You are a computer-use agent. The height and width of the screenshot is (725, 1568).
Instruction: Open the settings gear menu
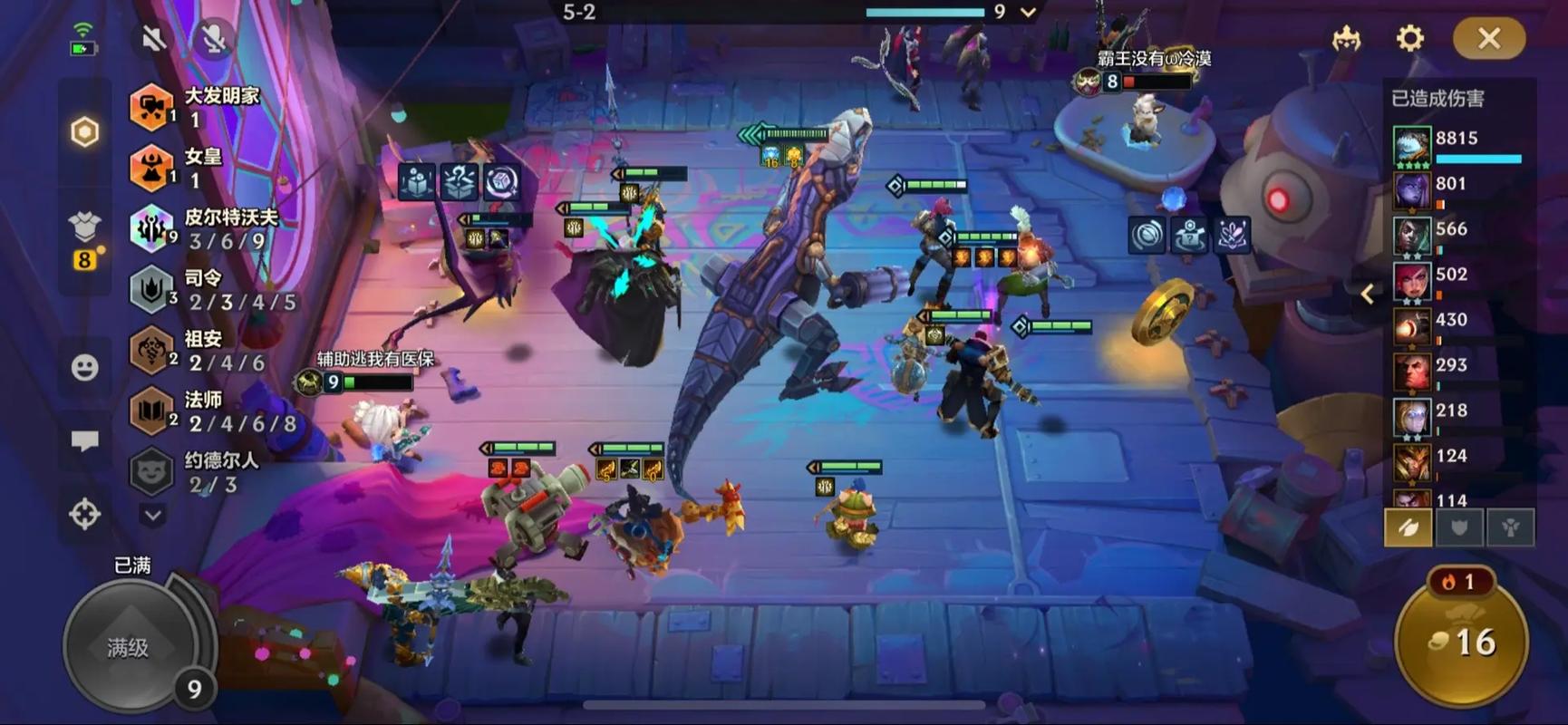coord(1409,38)
